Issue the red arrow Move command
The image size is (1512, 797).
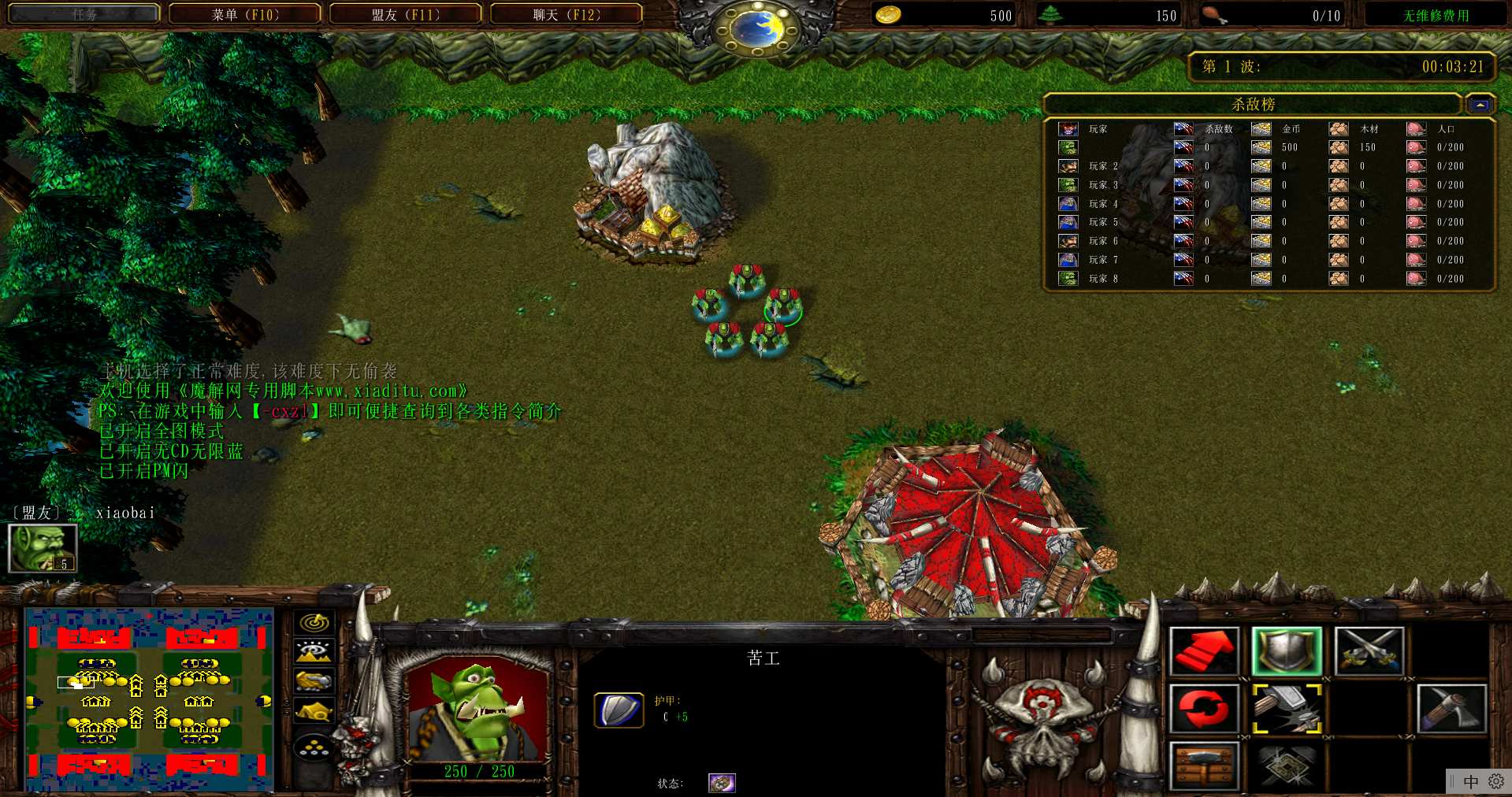click(x=1204, y=651)
